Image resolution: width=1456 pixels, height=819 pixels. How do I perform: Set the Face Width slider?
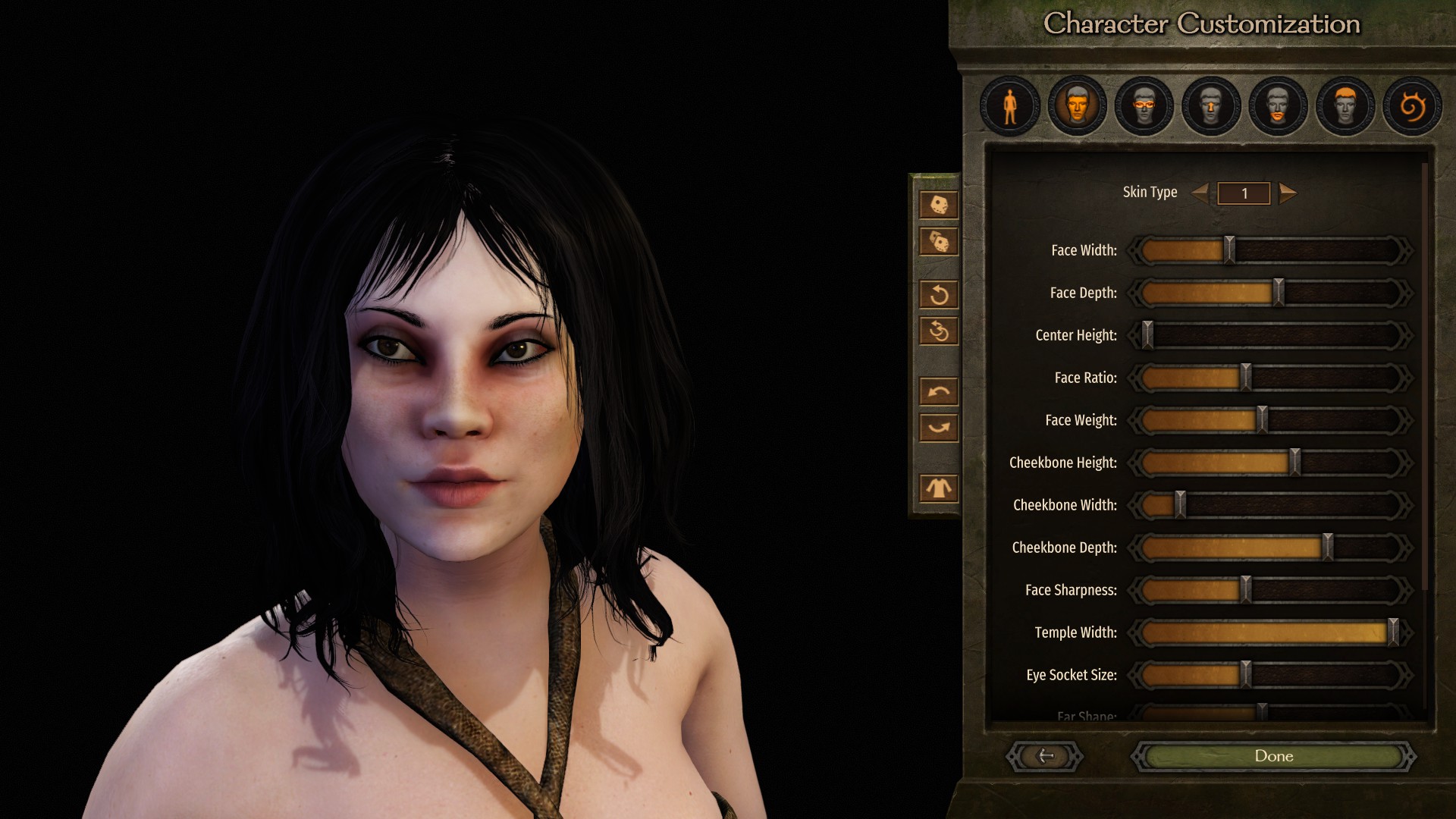pos(1229,250)
